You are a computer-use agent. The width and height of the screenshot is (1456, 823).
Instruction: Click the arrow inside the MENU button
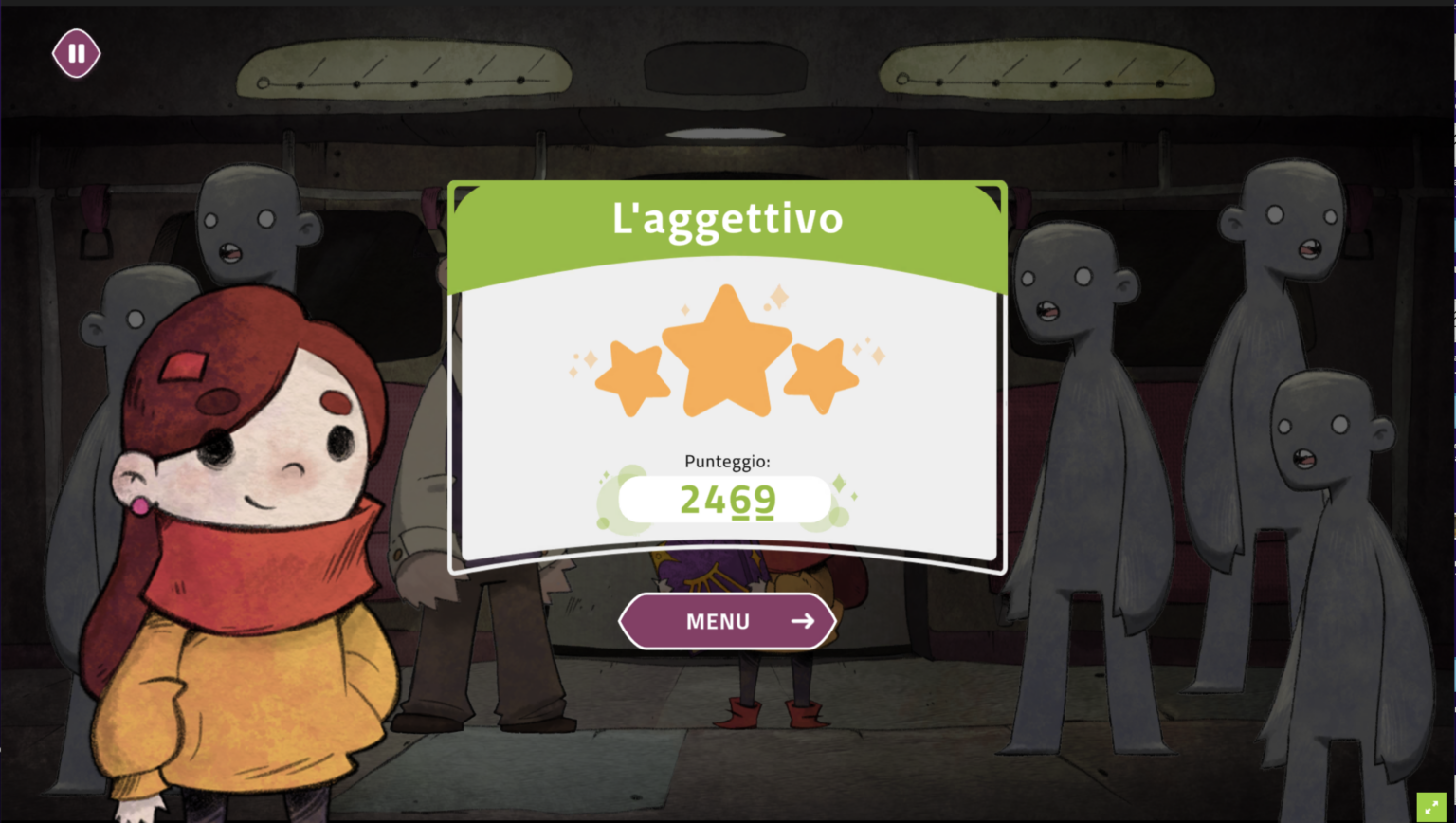coord(801,621)
